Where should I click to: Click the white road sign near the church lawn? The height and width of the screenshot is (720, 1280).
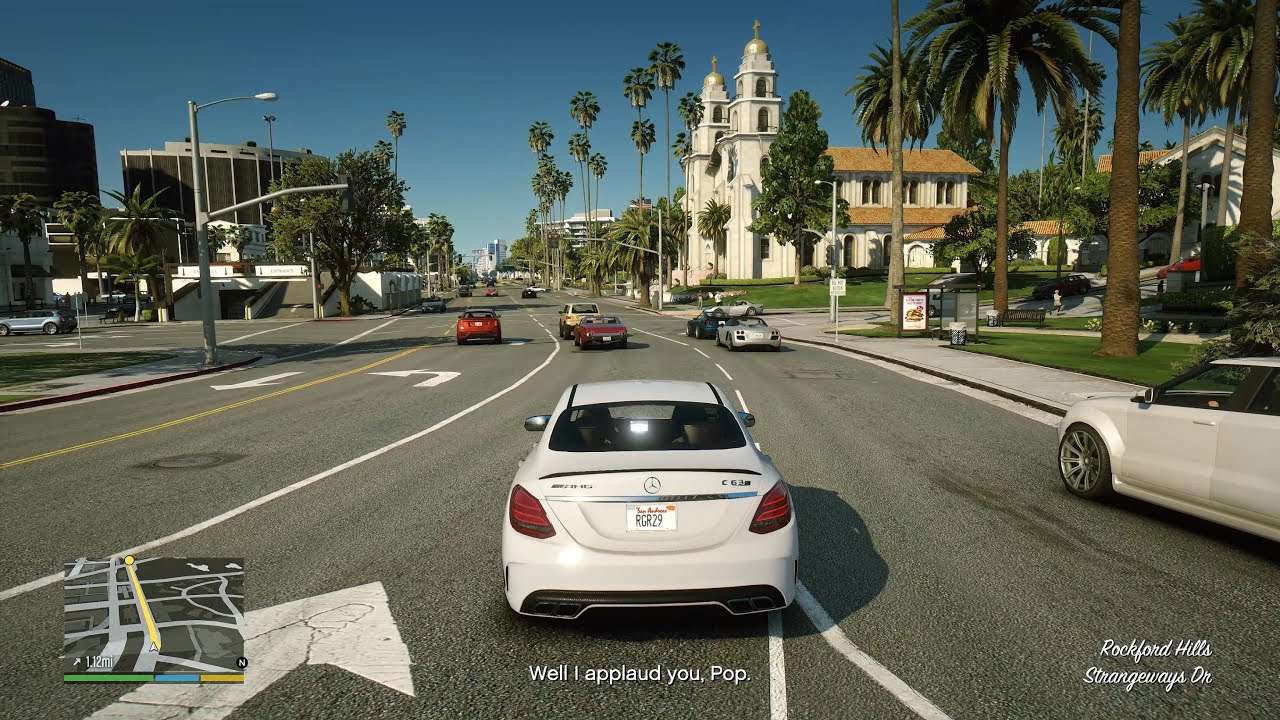pos(837,286)
